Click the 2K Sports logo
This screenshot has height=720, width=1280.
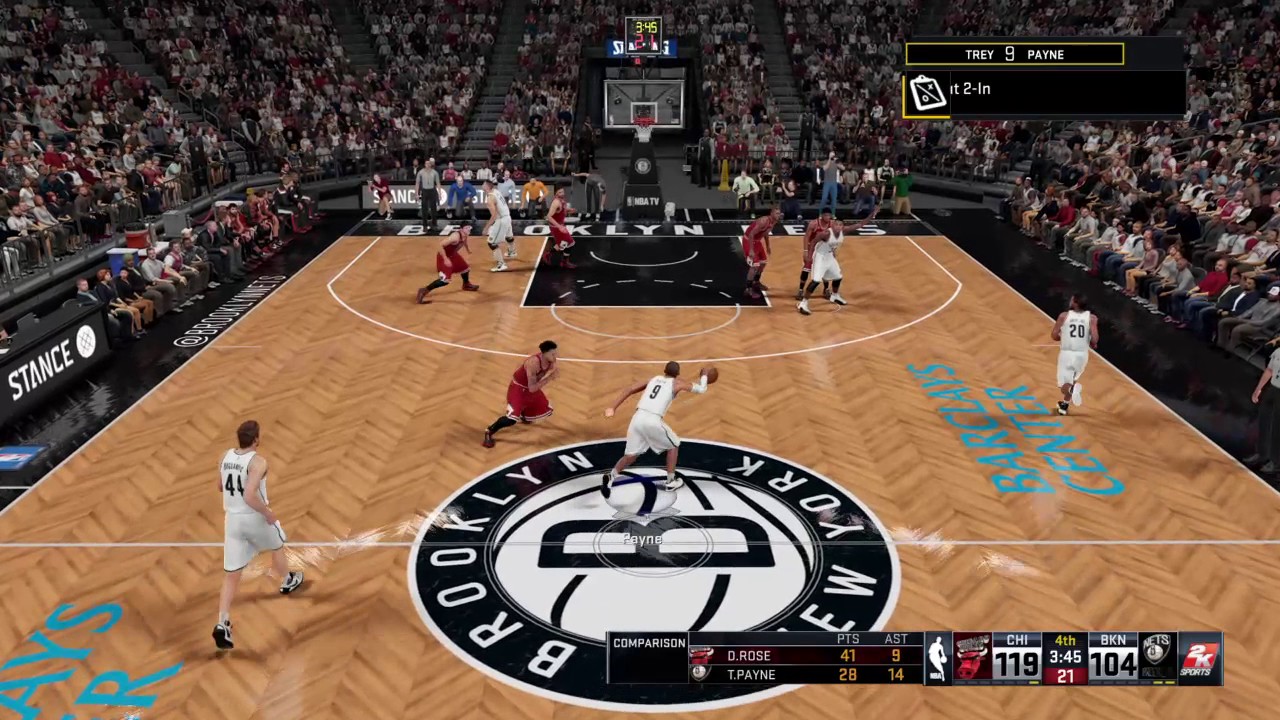click(x=1199, y=657)
